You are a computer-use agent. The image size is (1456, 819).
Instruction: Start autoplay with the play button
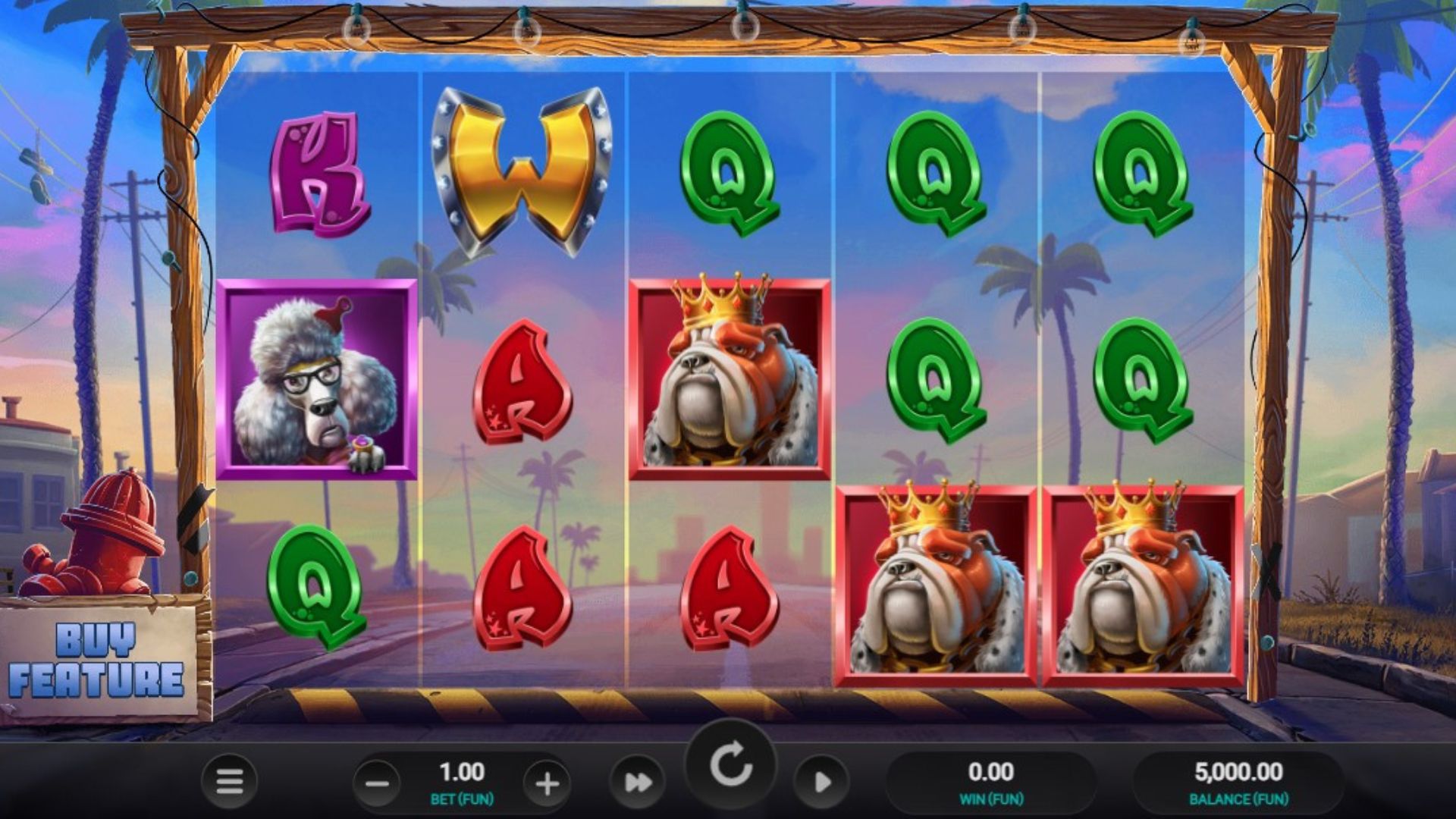click(821, 782)
